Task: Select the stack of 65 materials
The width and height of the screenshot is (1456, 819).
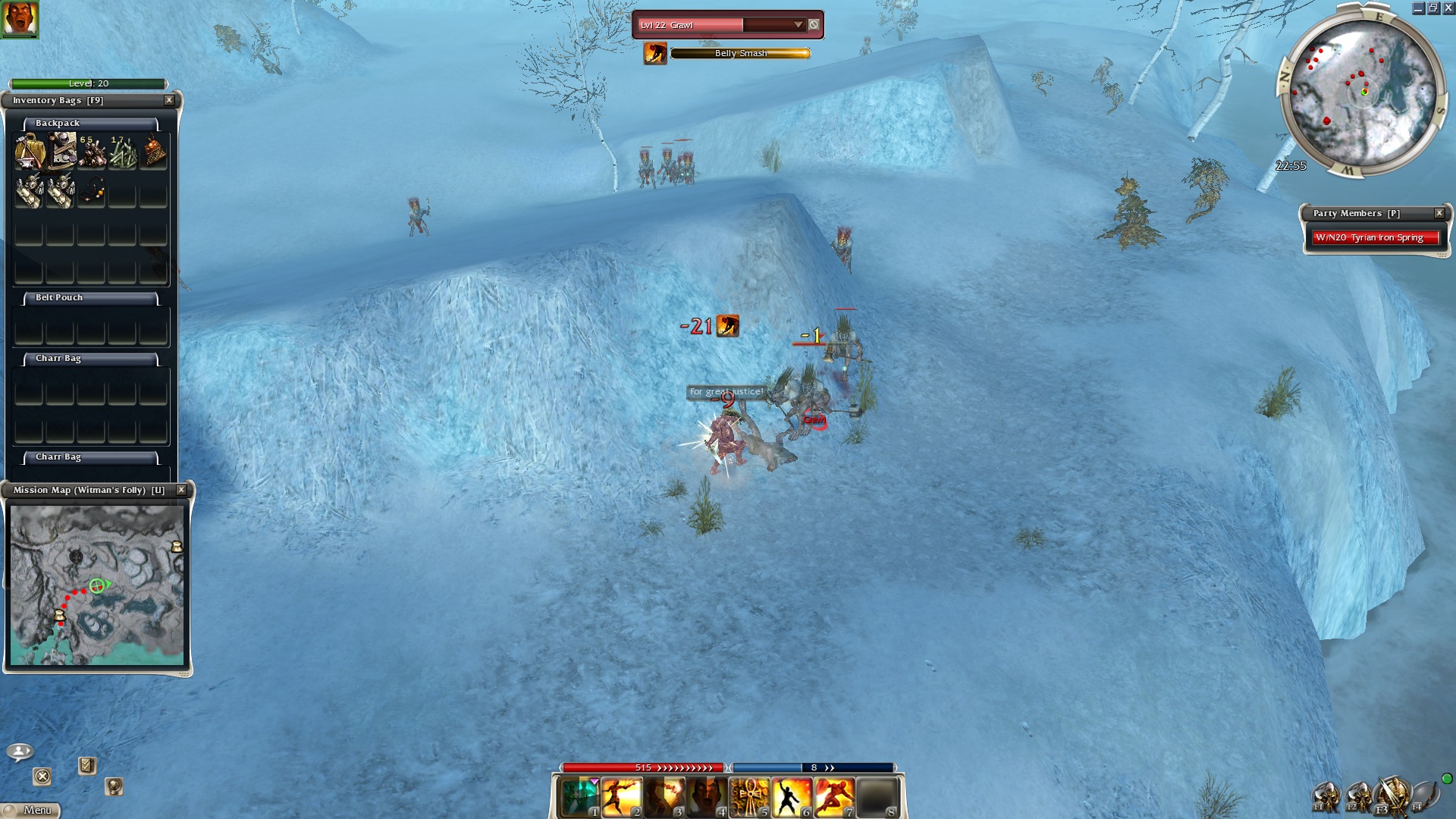Action: click(92, 151)
